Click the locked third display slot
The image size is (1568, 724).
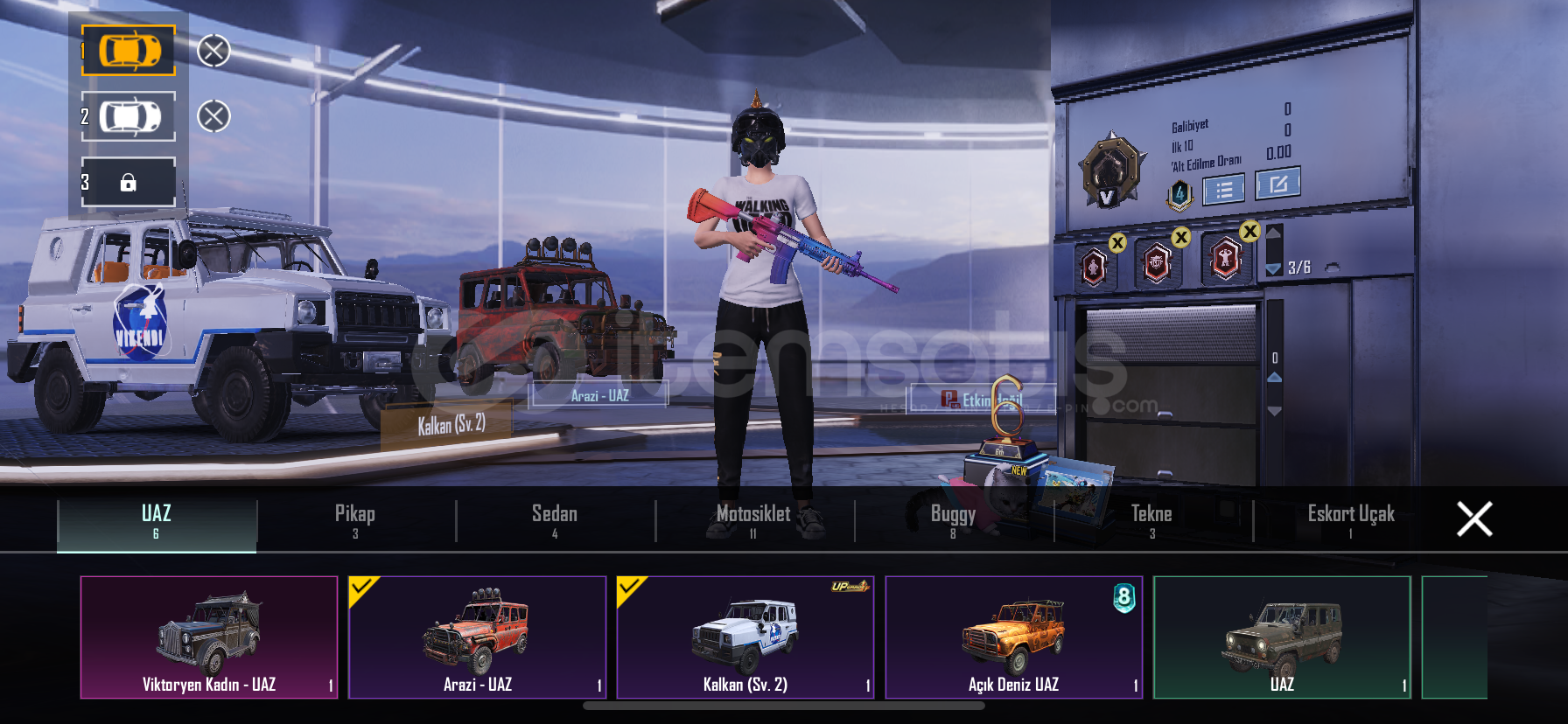click(129, 182)
